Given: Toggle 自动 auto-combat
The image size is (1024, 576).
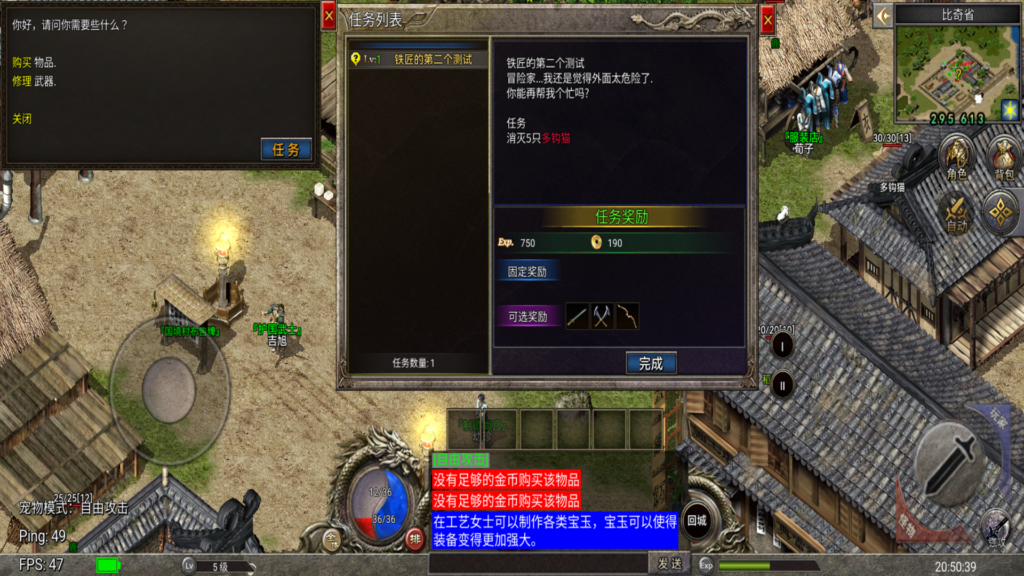Looking at the screenshot, I should point(957,211).
